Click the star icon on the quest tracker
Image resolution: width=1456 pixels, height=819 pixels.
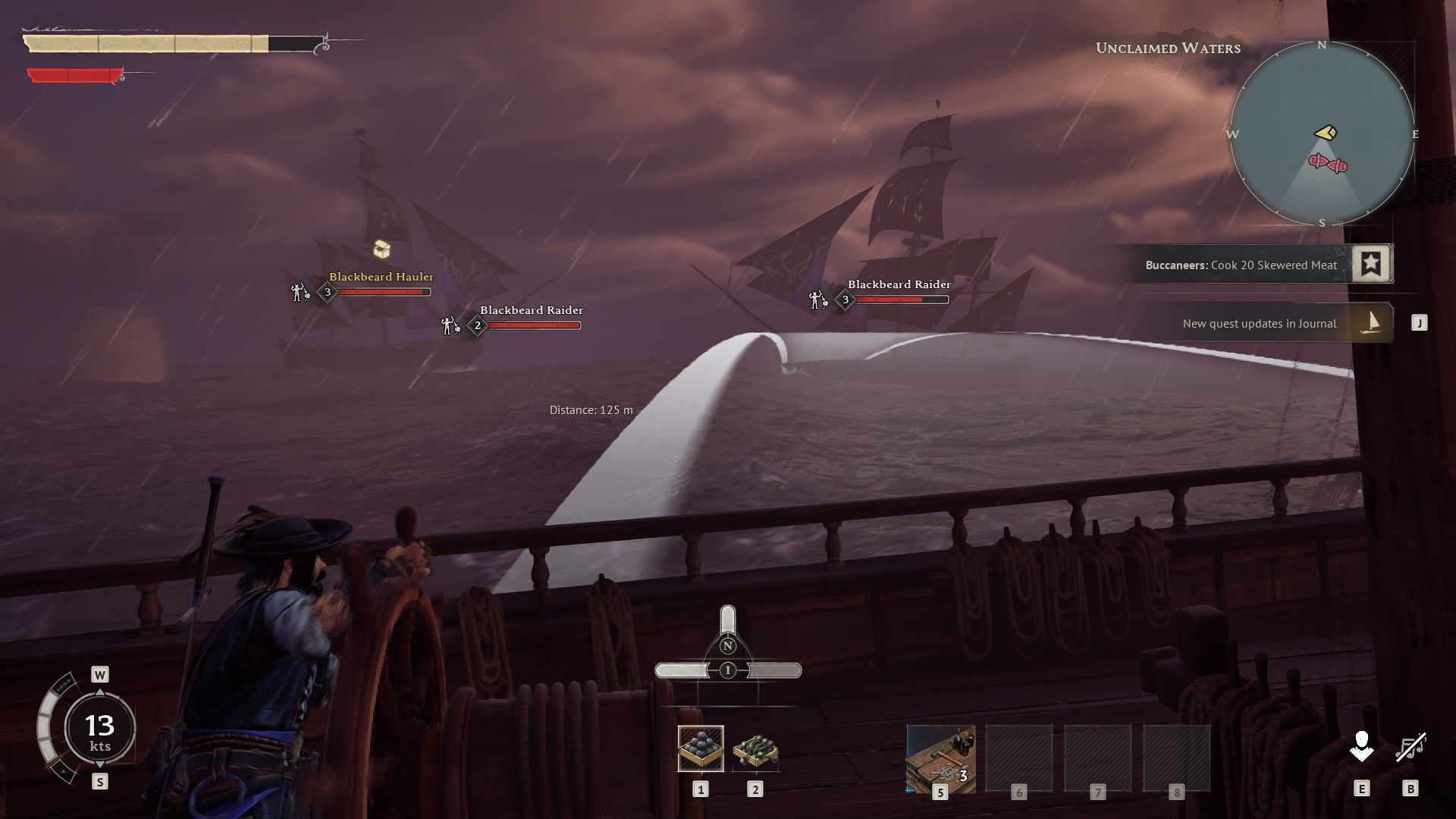(x=1371, y=264)
